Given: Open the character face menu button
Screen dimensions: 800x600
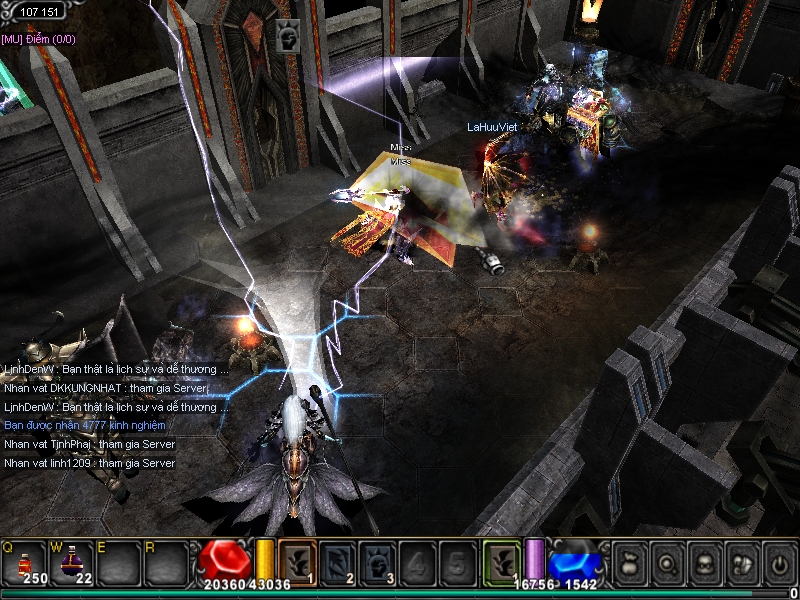Looking at the screenshot, I should (x=703, y=563).
